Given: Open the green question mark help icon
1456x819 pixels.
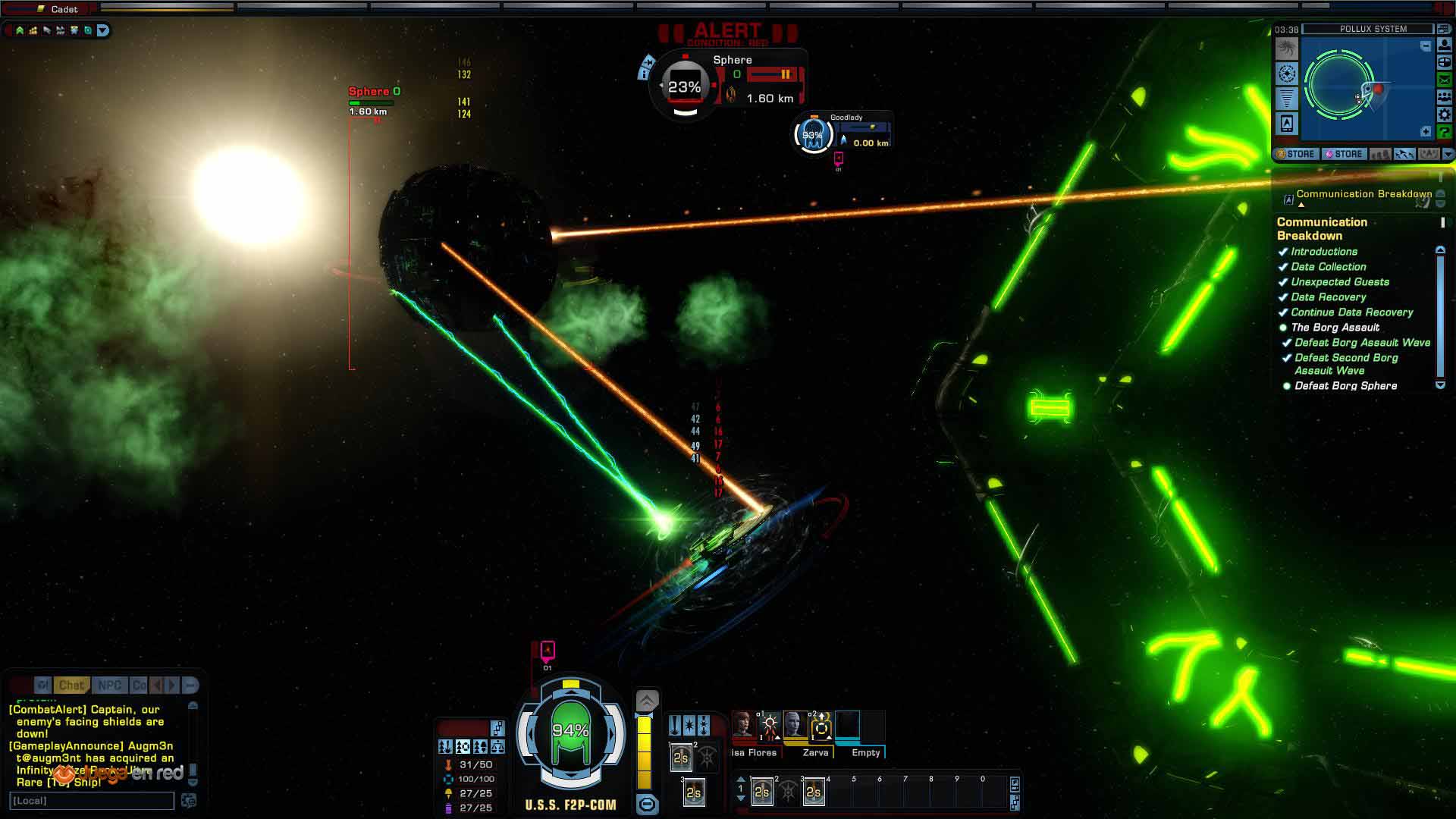Looking at the screenshot, I should tap(1444, 132).
